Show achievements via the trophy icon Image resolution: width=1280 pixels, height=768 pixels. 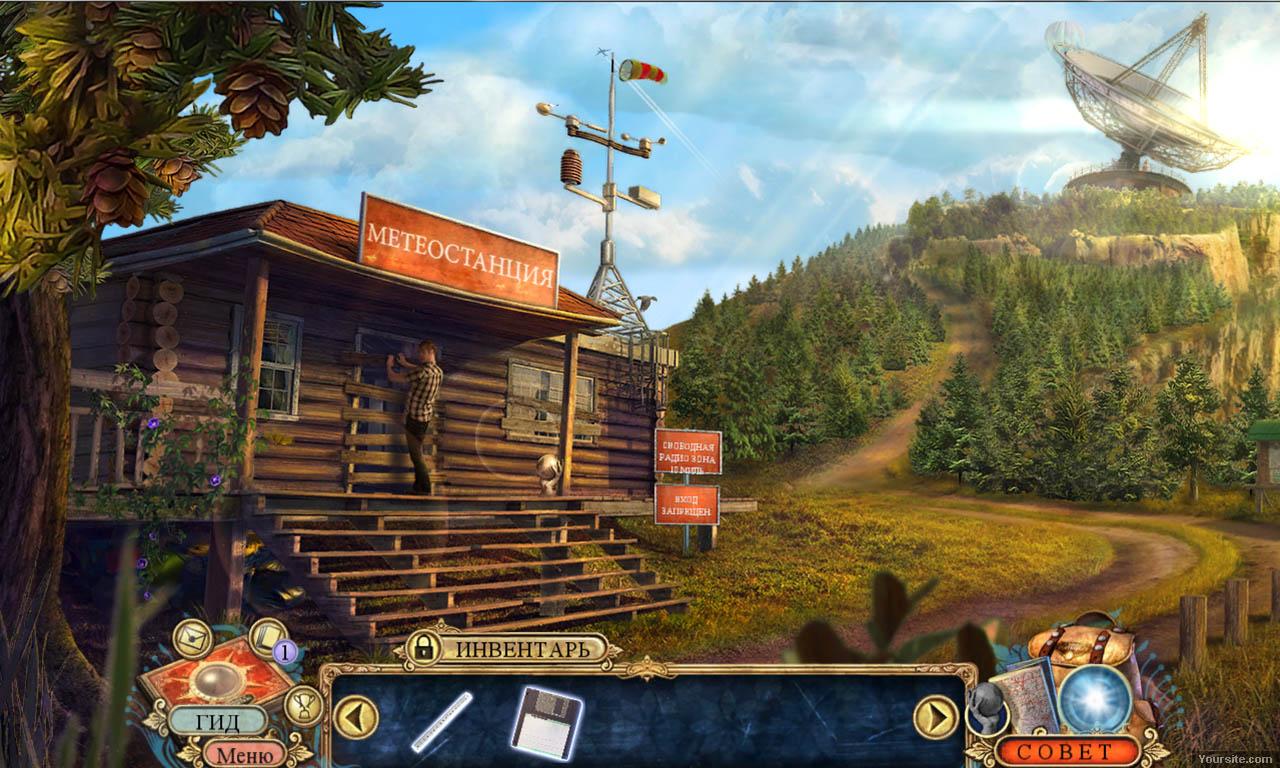(303, 705)
